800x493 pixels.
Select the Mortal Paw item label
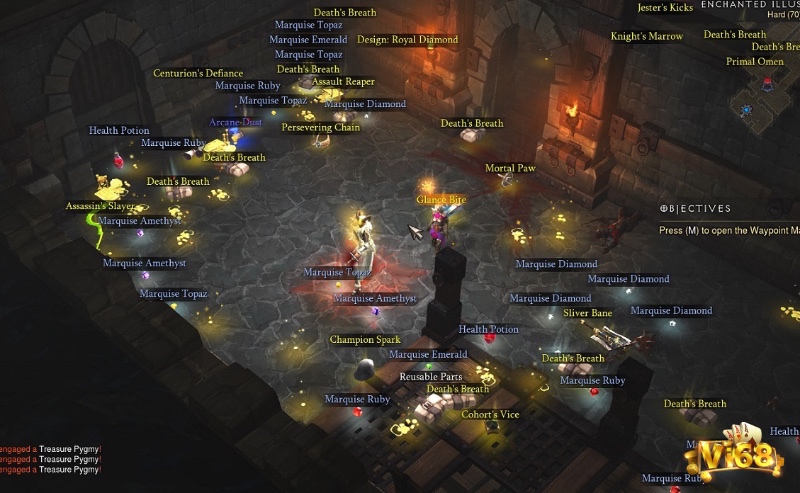tap(510, 168)
